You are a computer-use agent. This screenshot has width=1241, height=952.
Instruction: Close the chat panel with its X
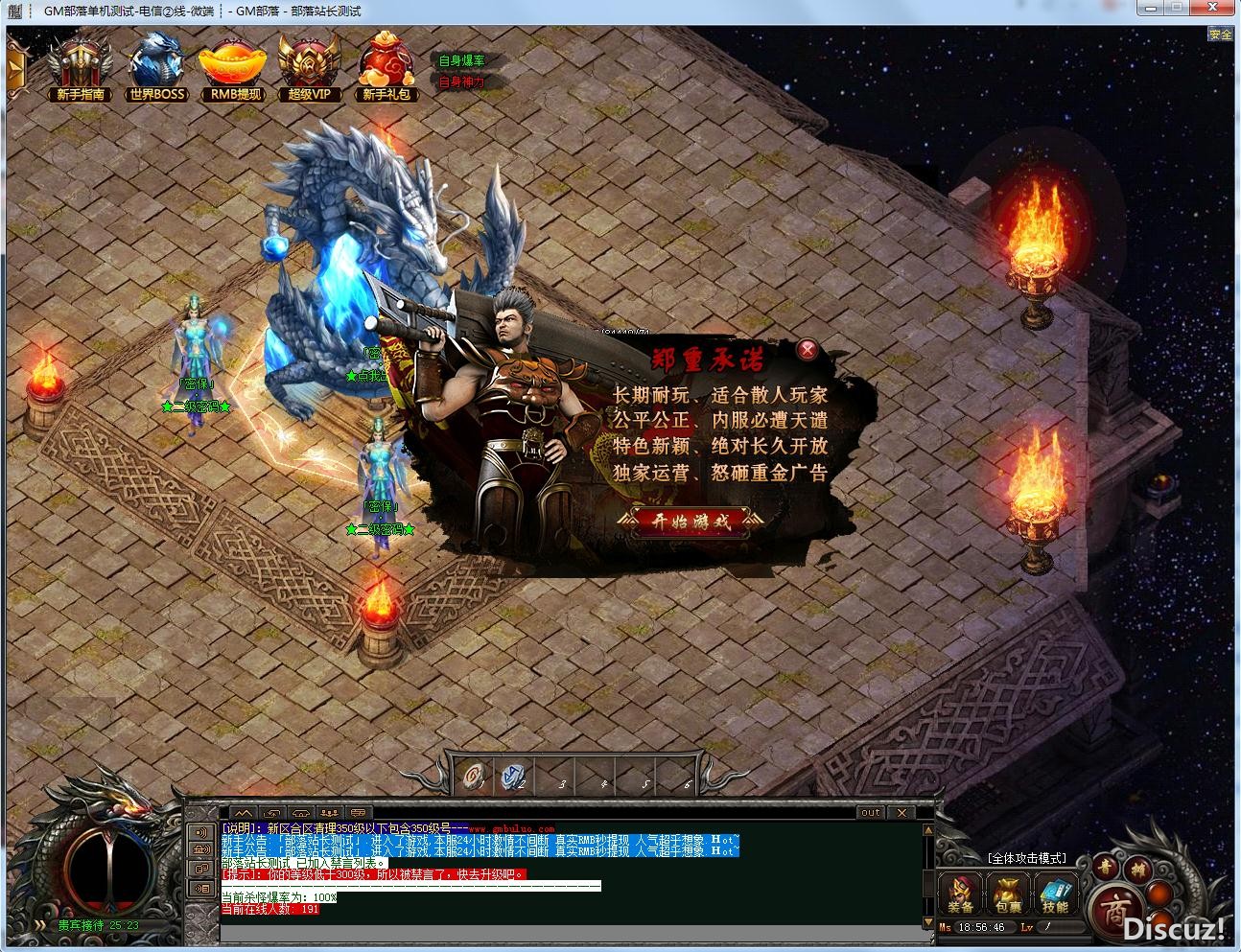[x=901, y=812]
